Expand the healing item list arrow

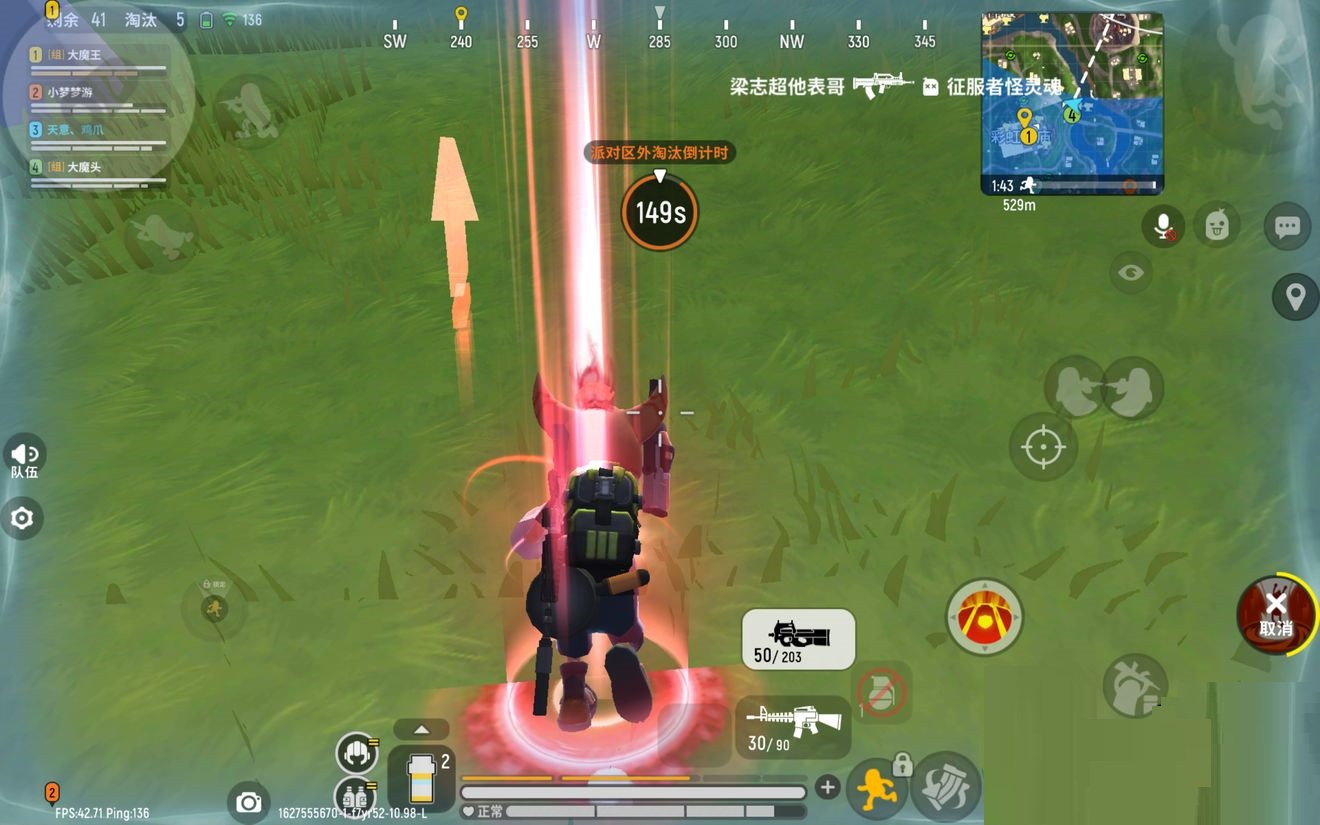[x=421, y=729]
